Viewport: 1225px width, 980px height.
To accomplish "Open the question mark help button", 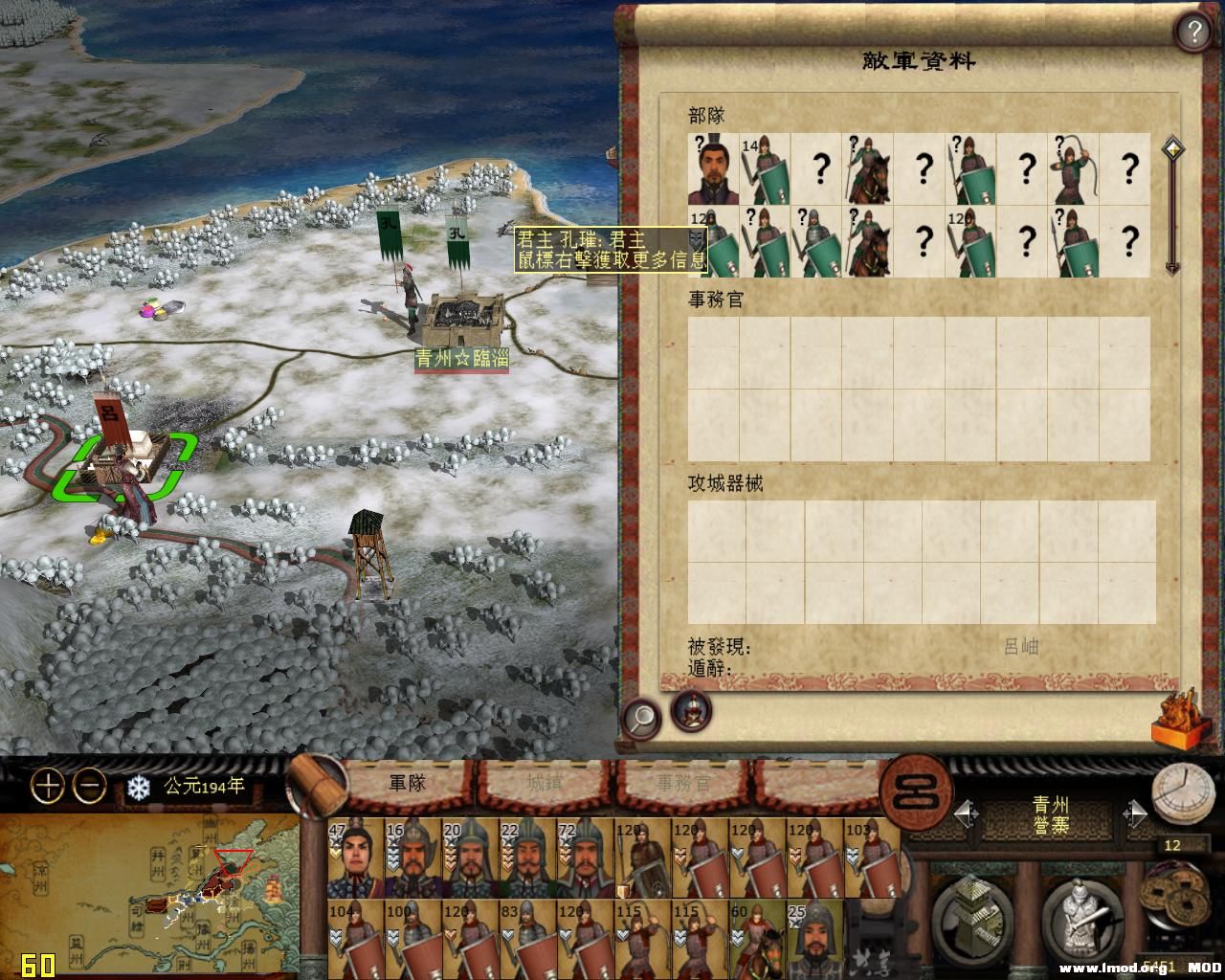I will pyautogui.click(x=1193, y=33).
